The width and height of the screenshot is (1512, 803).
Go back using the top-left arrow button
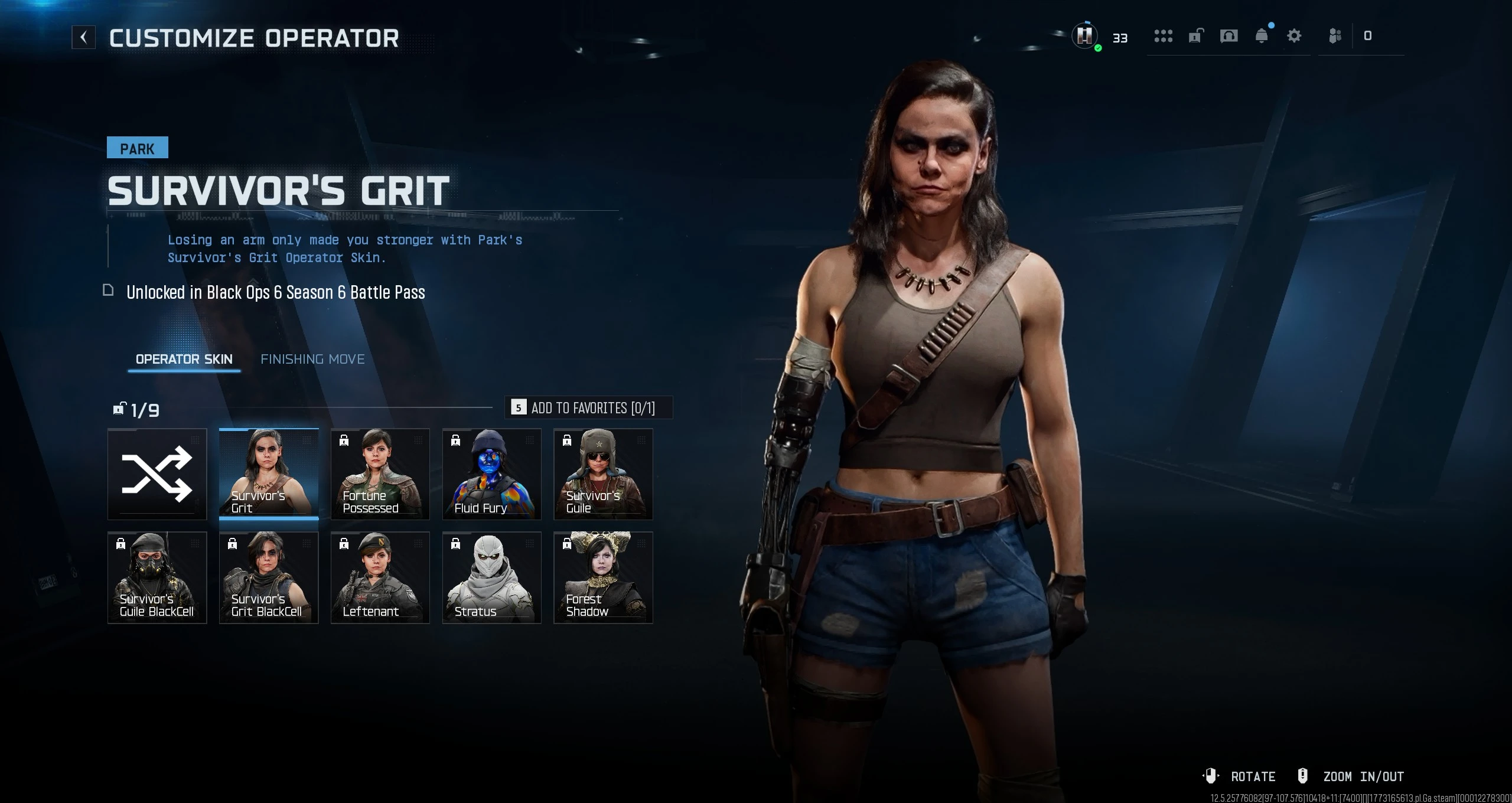click(x=83, y=38)
